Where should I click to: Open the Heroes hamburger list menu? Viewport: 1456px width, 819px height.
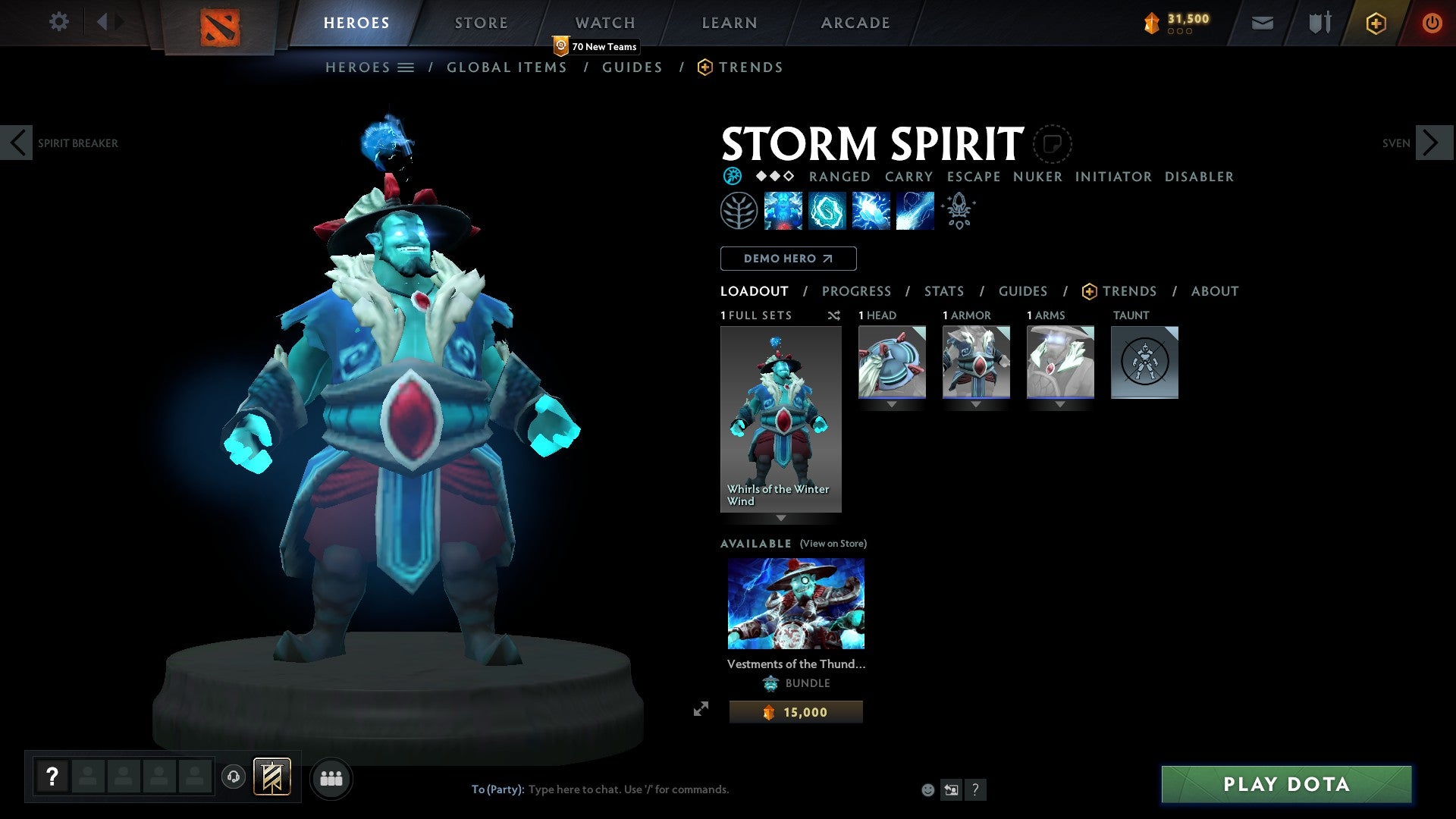pos(406,67)
